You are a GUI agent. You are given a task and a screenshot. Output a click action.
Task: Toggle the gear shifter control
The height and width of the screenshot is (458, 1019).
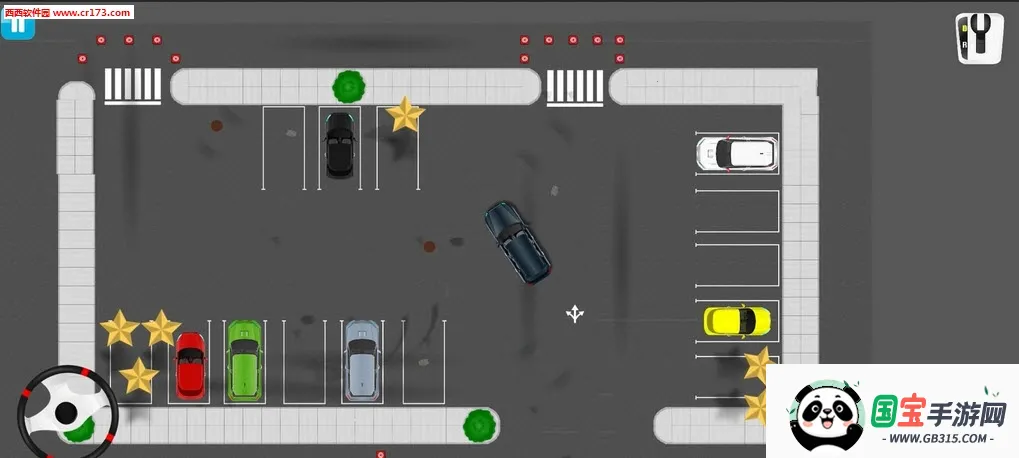[x=978, y=38]
